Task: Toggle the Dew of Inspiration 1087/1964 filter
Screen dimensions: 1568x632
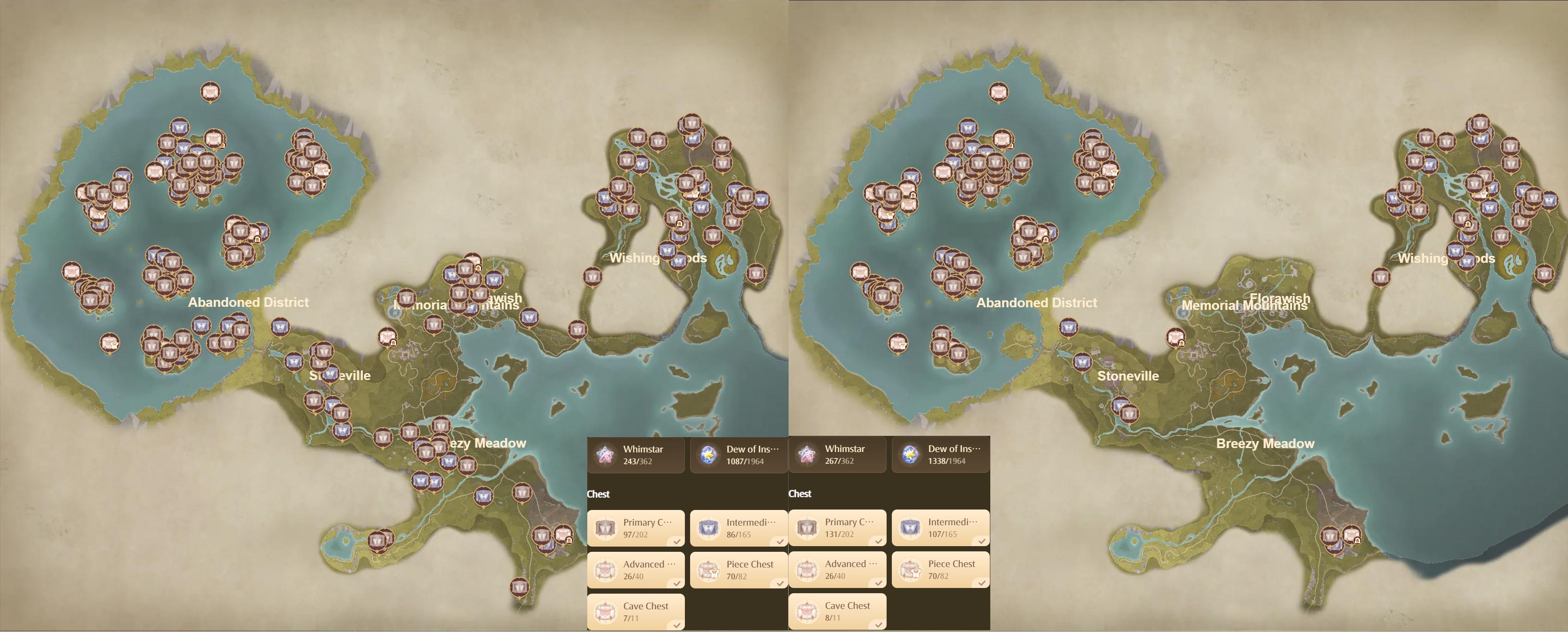Action: pos(738,455)
